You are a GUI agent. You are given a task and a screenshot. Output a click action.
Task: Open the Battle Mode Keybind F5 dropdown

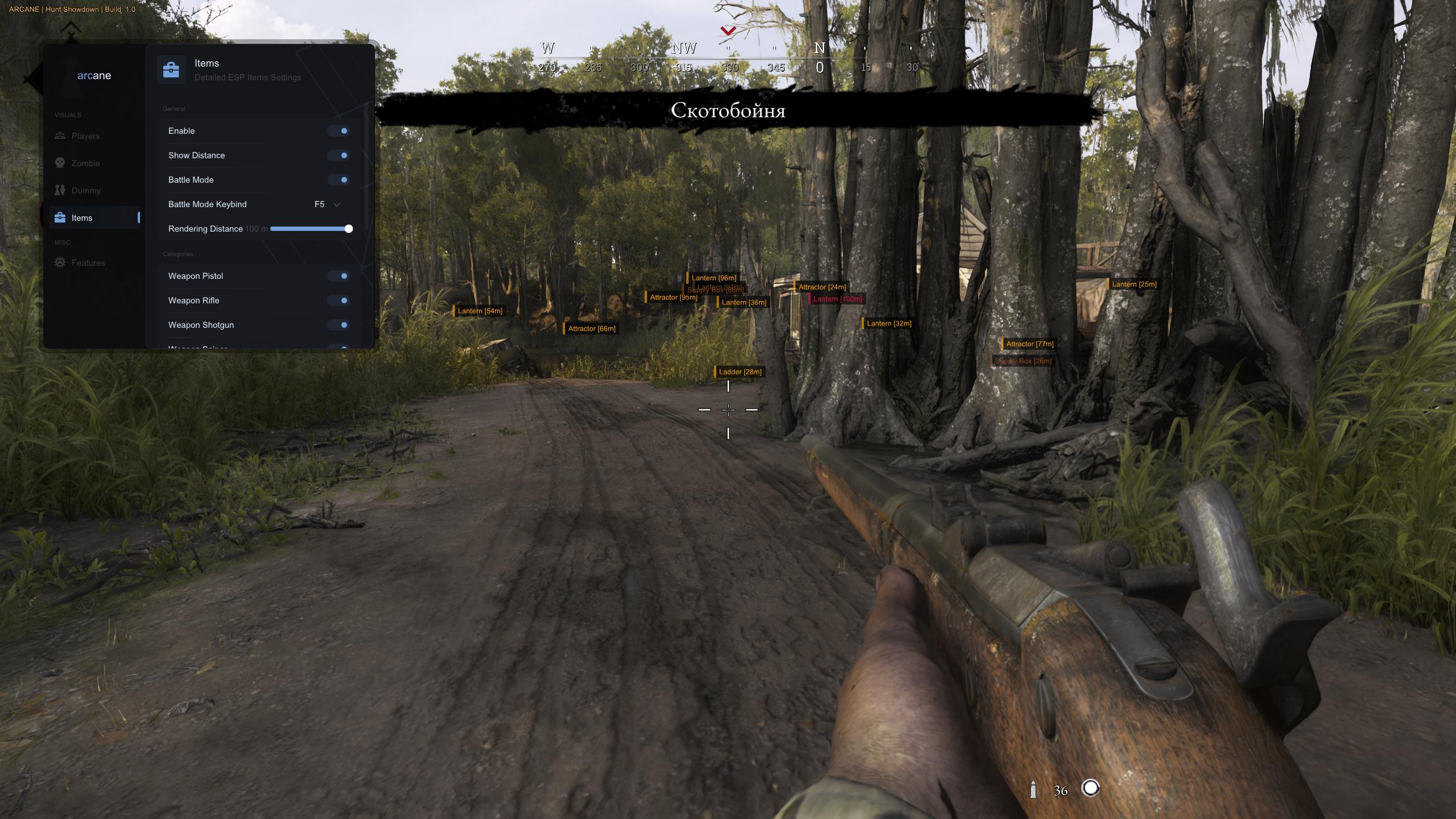(x=328, y=204)
